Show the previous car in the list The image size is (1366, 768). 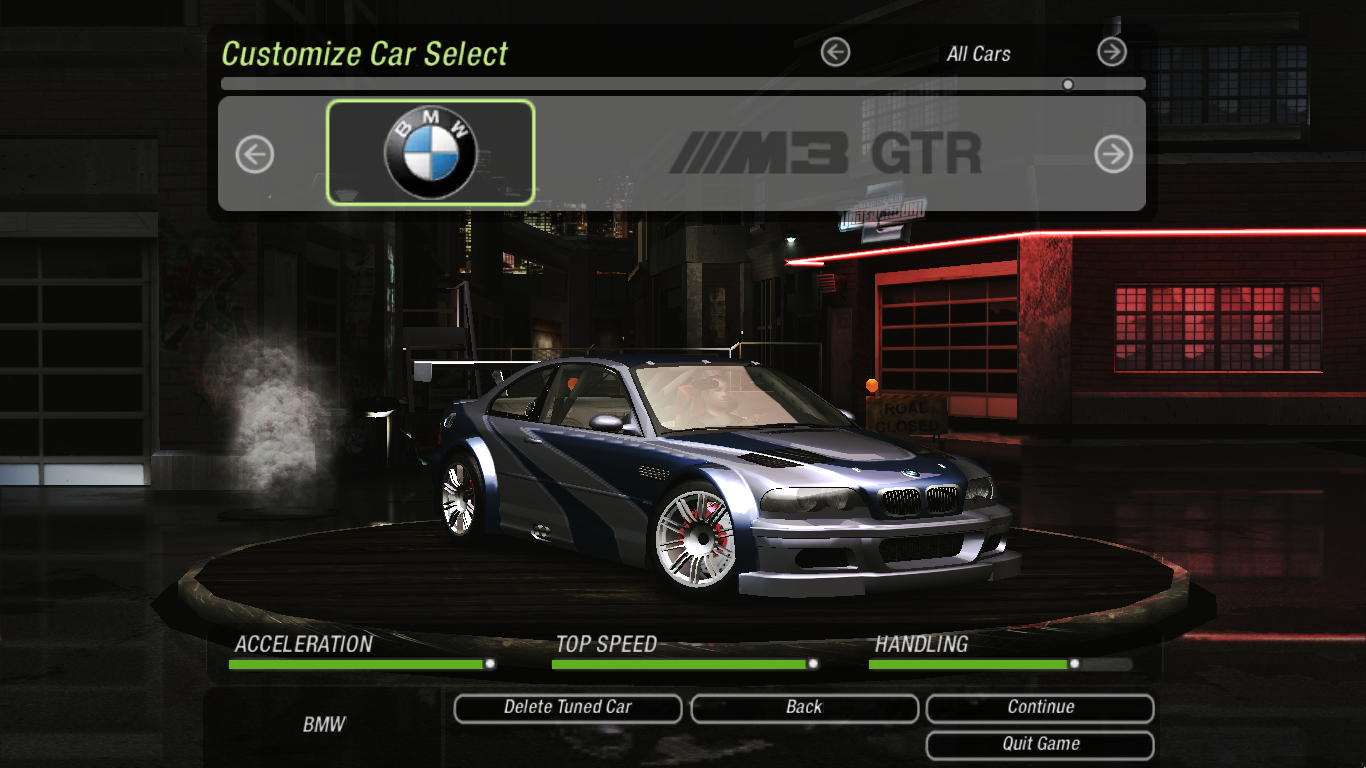point(254,155)
